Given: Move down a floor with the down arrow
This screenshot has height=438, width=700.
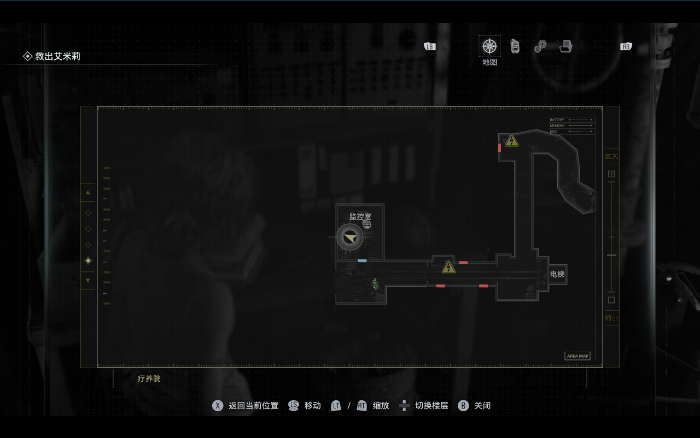Looking at the screenshot, I should click(x=88, y=280).
